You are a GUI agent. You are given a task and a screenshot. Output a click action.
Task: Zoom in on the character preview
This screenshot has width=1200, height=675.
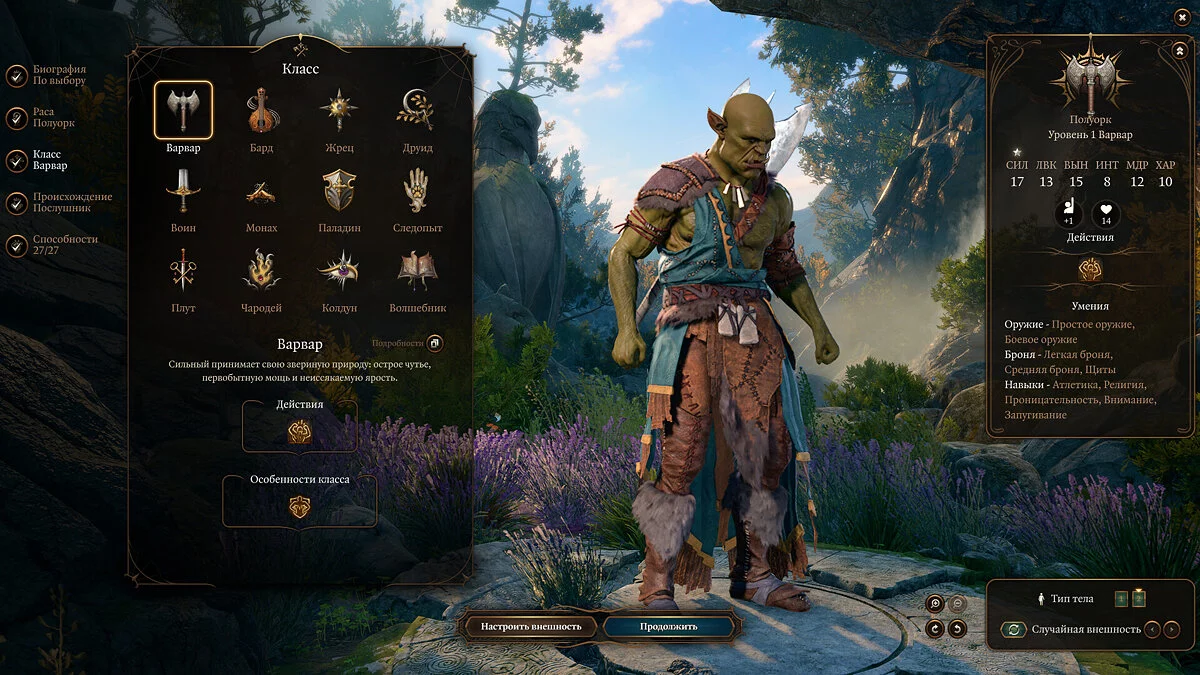pyautogui.click(x=935, y=604)
